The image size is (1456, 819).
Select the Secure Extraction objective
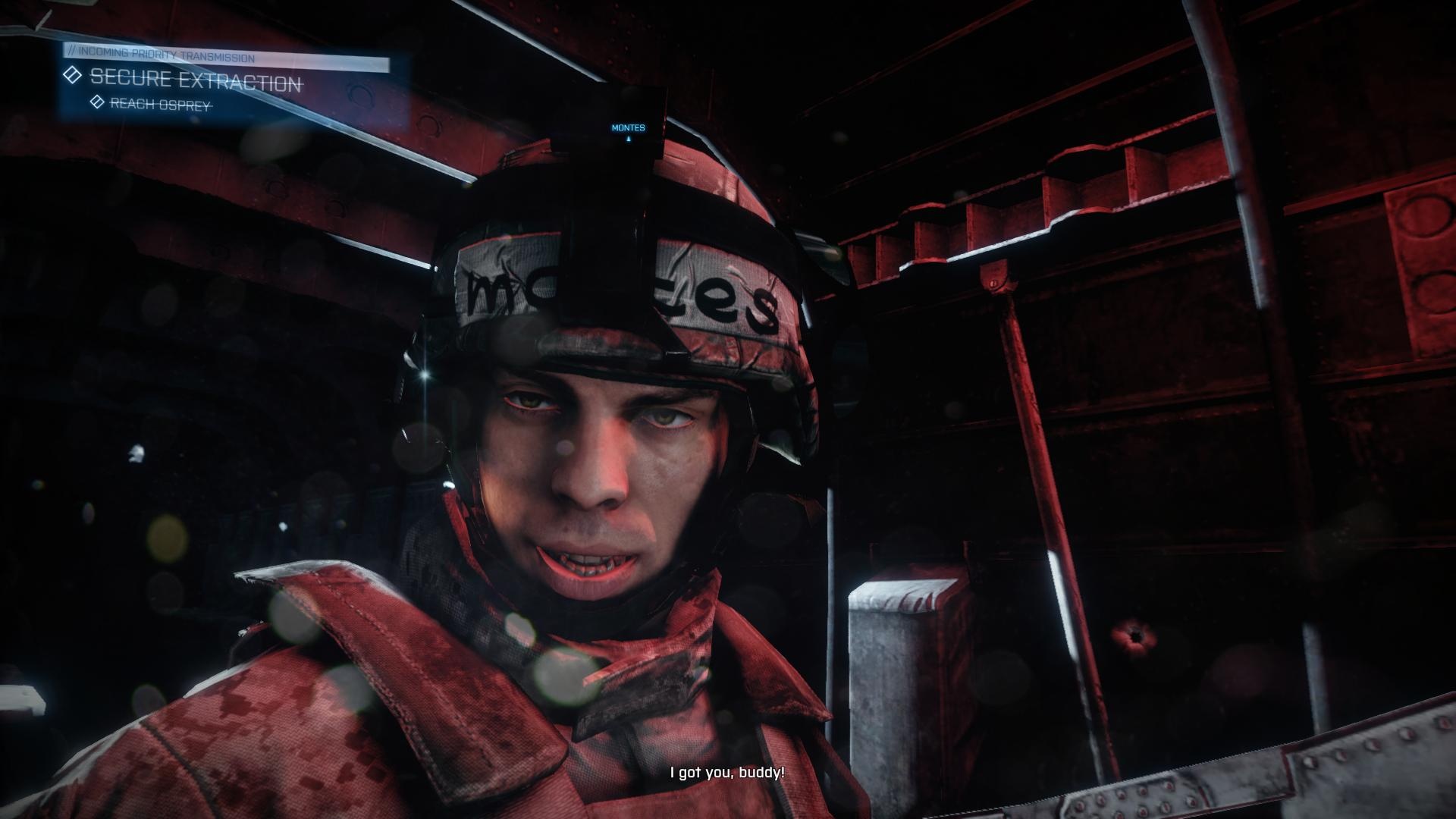coord(195,80)
